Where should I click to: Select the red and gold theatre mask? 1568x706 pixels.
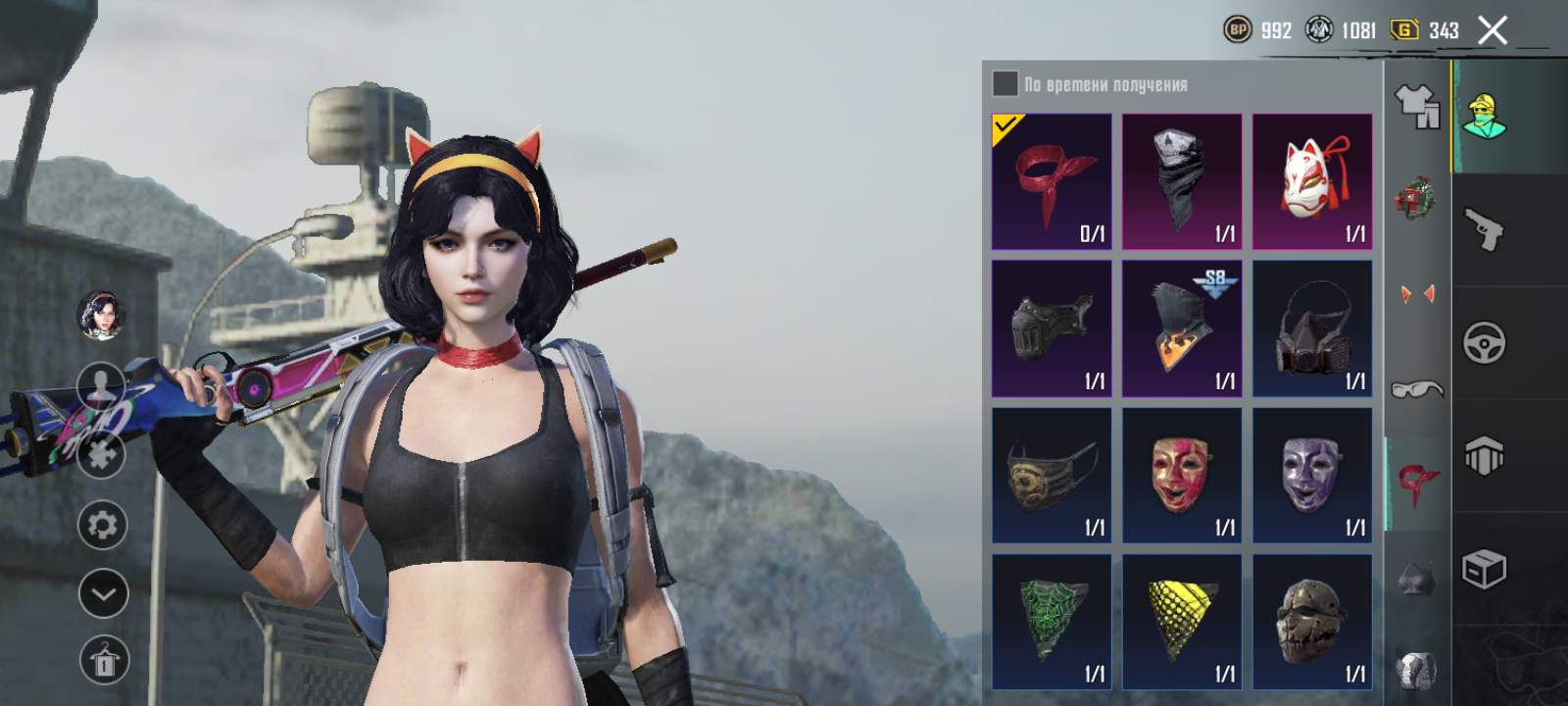point(1182,476)
